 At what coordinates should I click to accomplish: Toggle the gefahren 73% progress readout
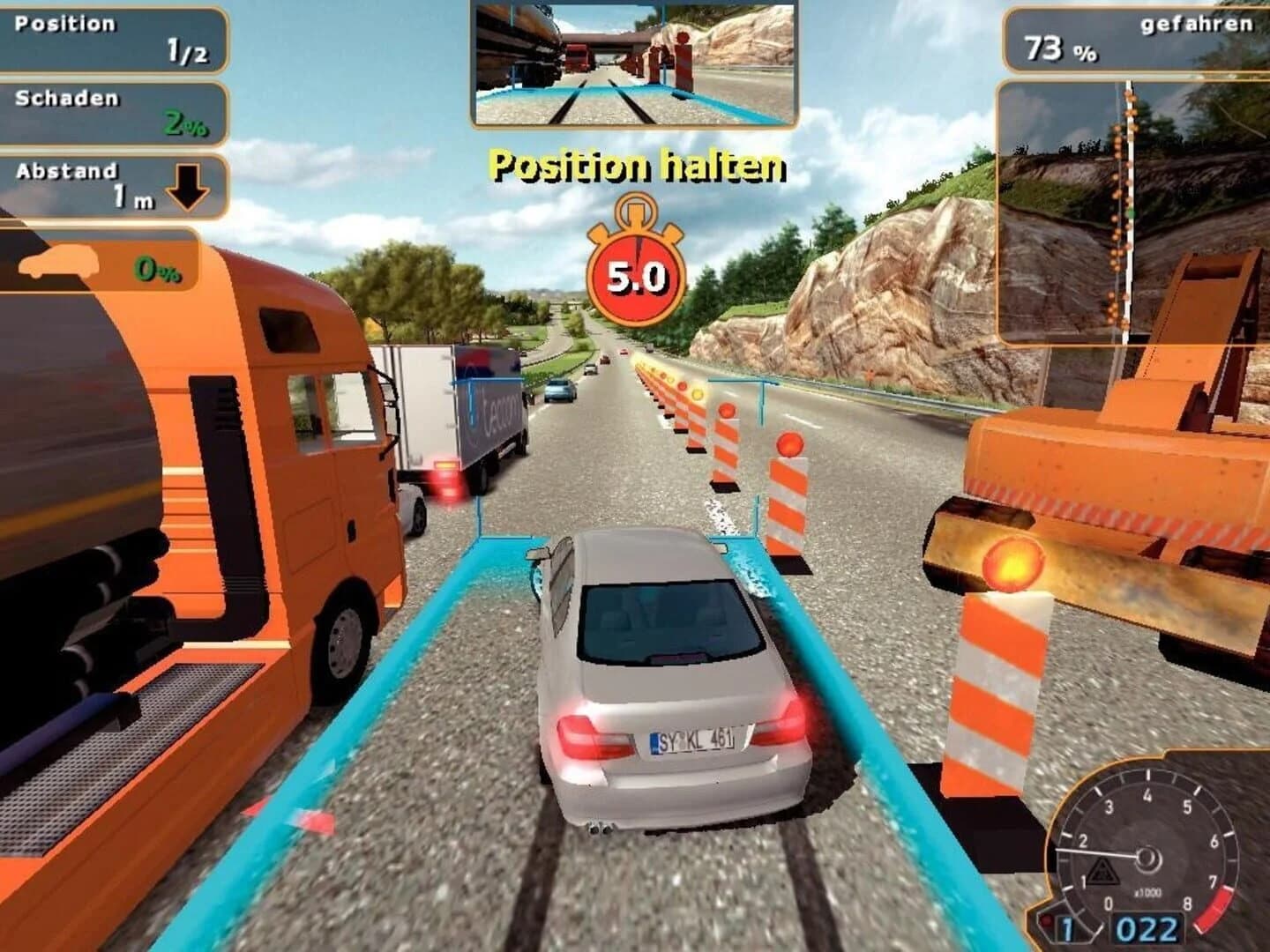coord(1138,40)
